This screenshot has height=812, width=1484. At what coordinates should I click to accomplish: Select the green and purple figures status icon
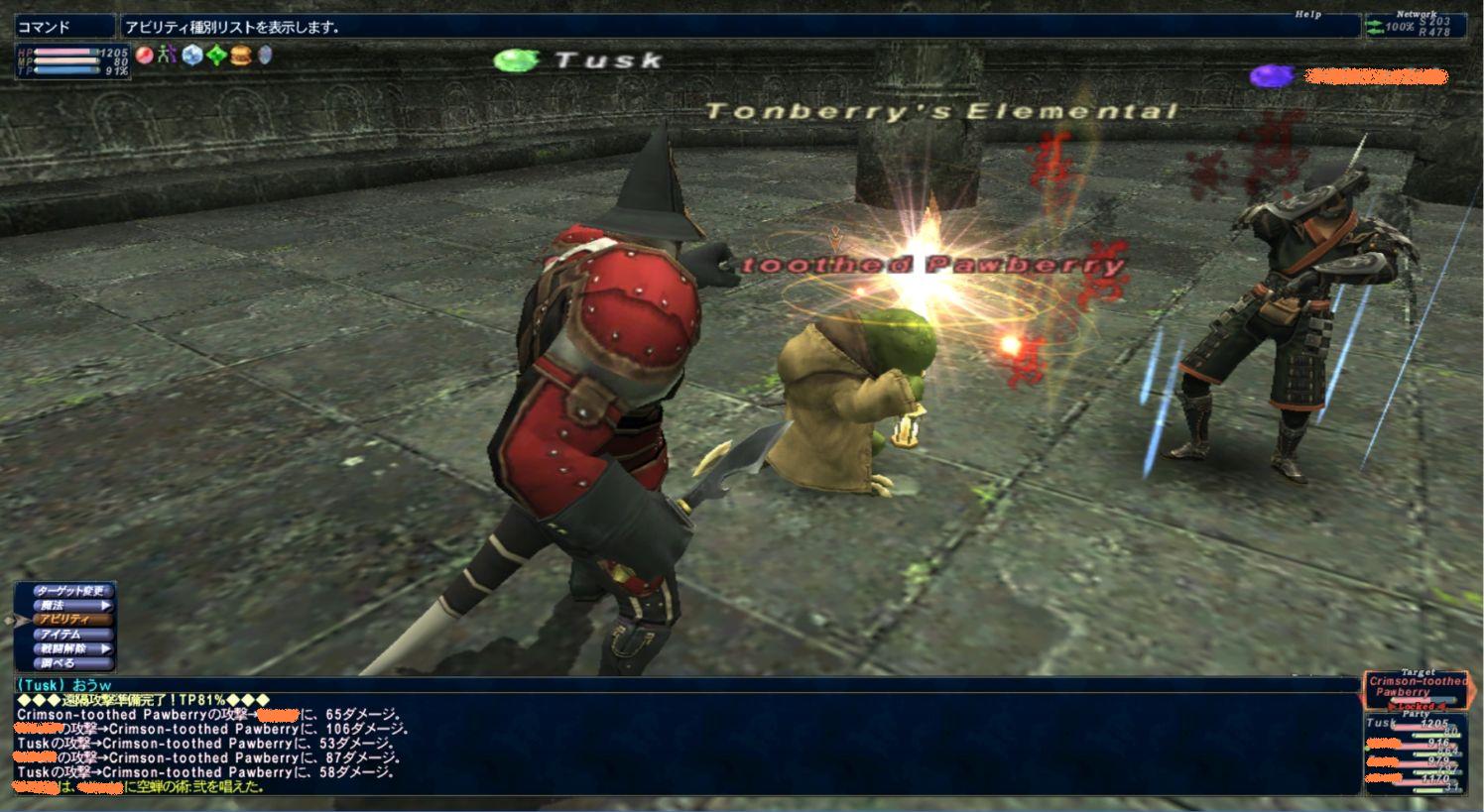(168, 56)
